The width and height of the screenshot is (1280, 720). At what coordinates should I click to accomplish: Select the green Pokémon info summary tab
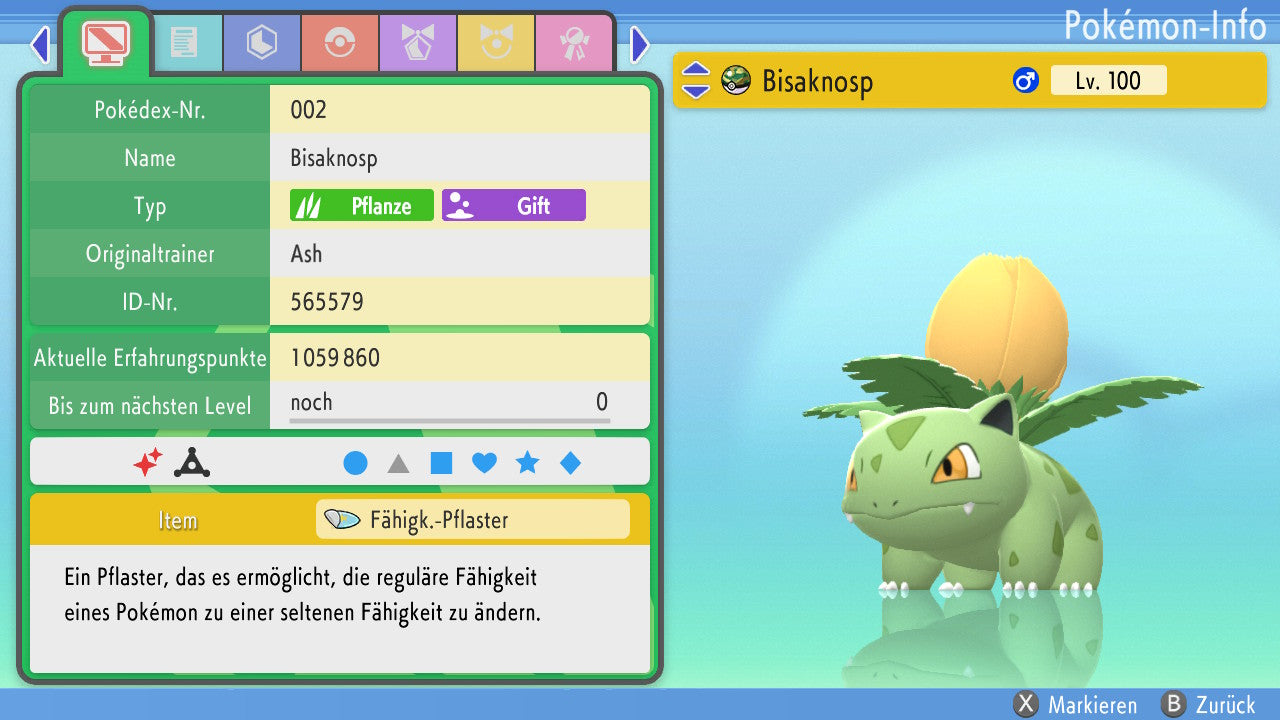tap(105, 42)
